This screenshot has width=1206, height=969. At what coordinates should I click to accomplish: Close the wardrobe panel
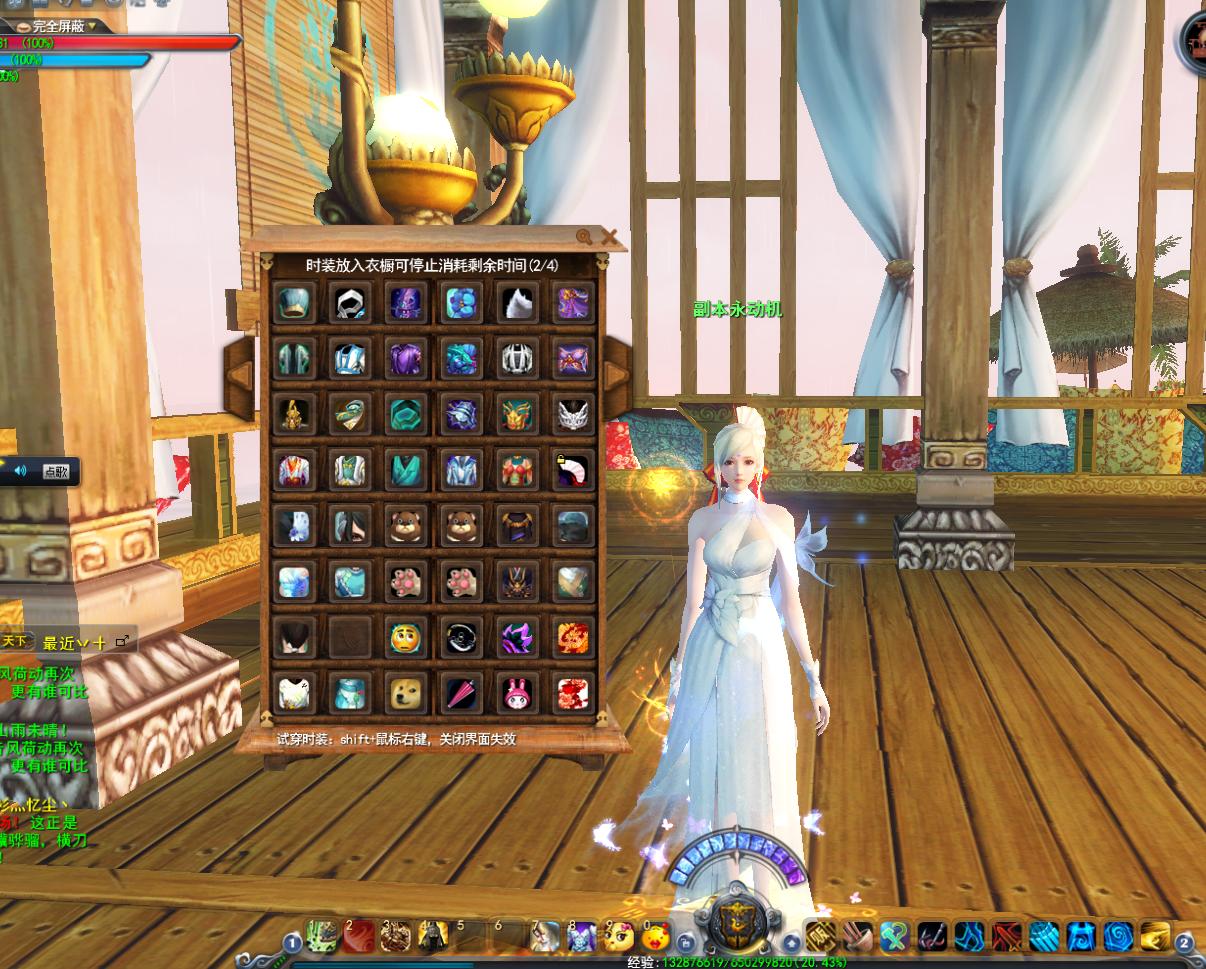[609, 237]
